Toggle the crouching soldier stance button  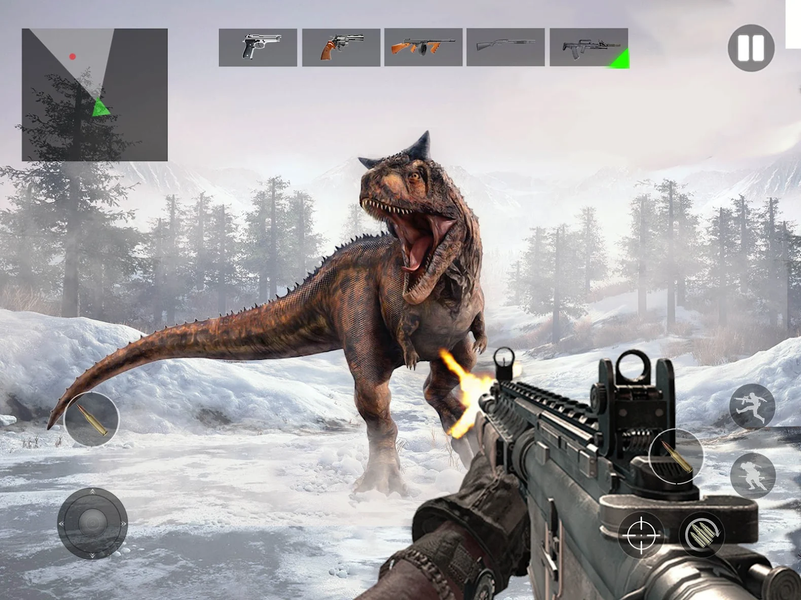point(752,475)
